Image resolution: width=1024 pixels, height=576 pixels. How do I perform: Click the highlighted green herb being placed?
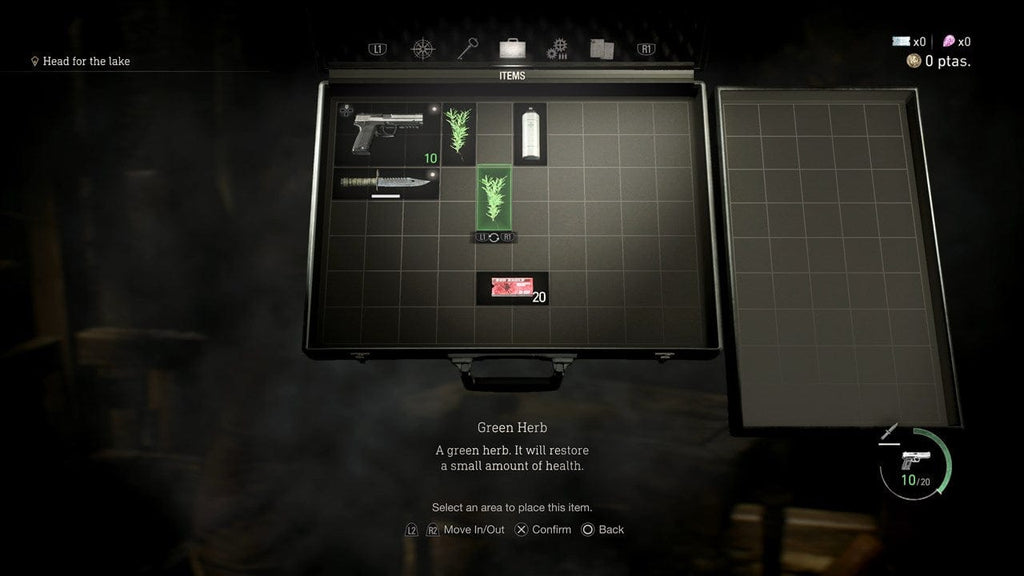(494, 197)
